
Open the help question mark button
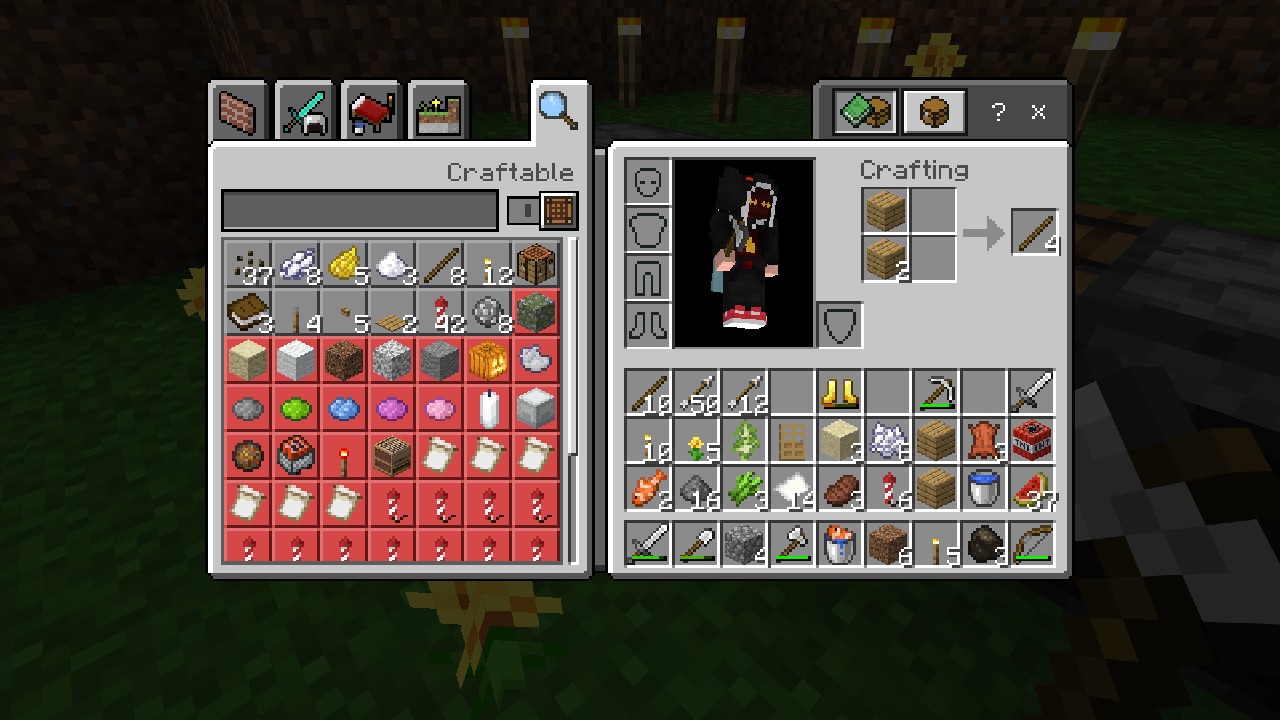[x=997, y=112]
